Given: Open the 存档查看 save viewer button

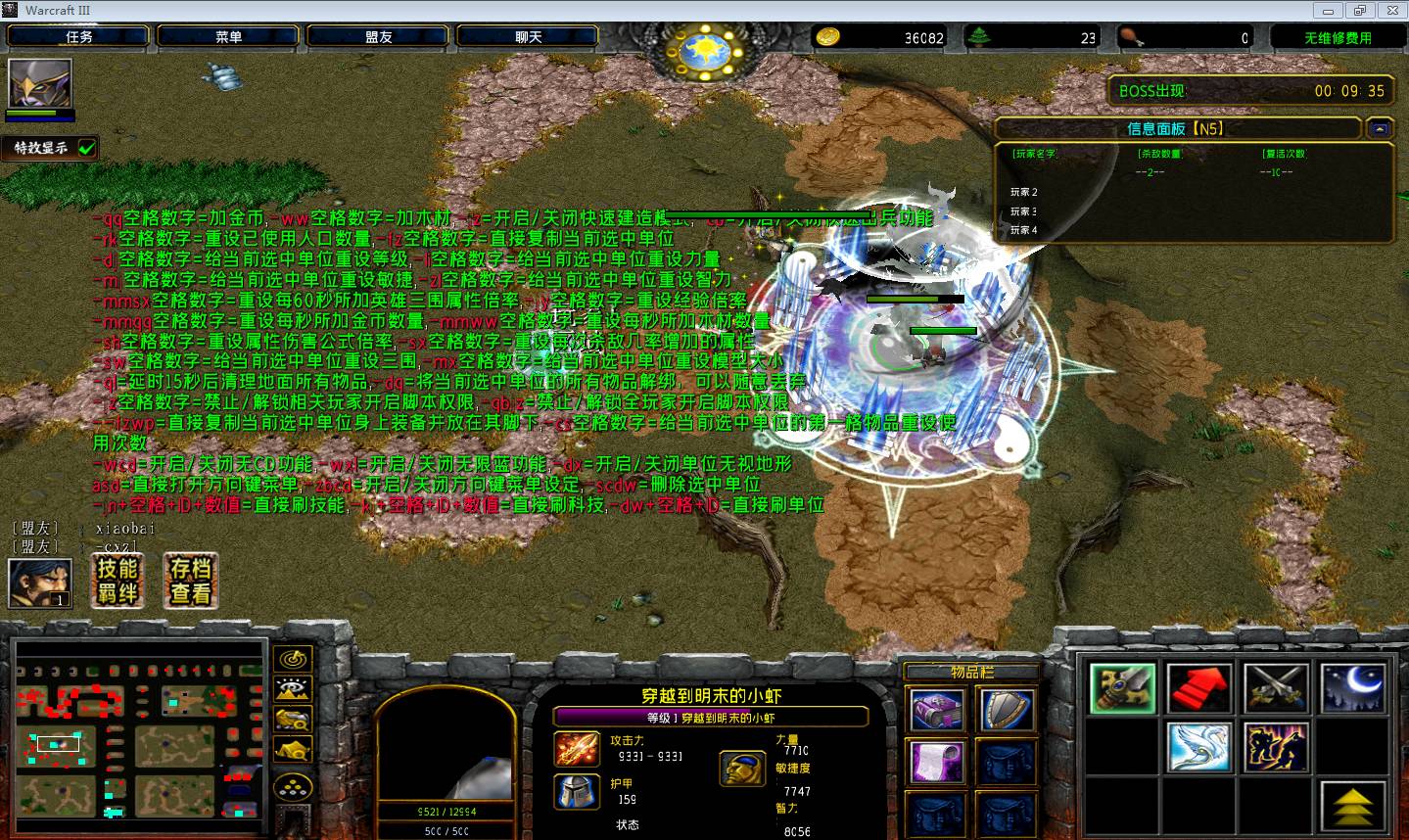Looking at the screenshot, I should click(191, 581).
